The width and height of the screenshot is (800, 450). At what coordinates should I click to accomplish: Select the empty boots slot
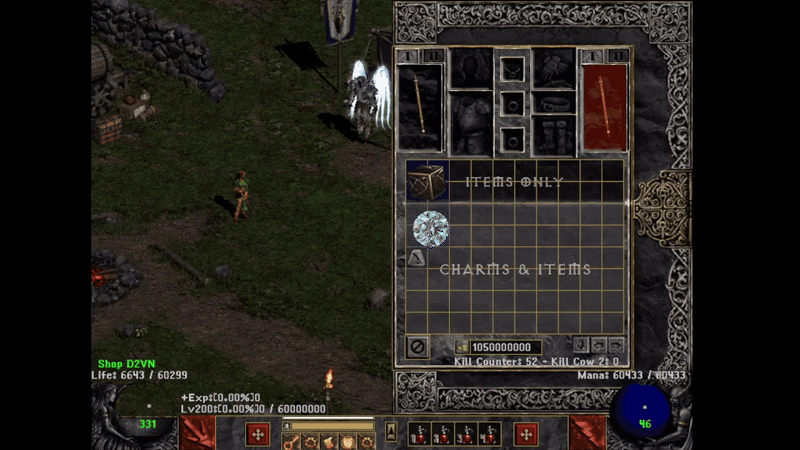553,135
